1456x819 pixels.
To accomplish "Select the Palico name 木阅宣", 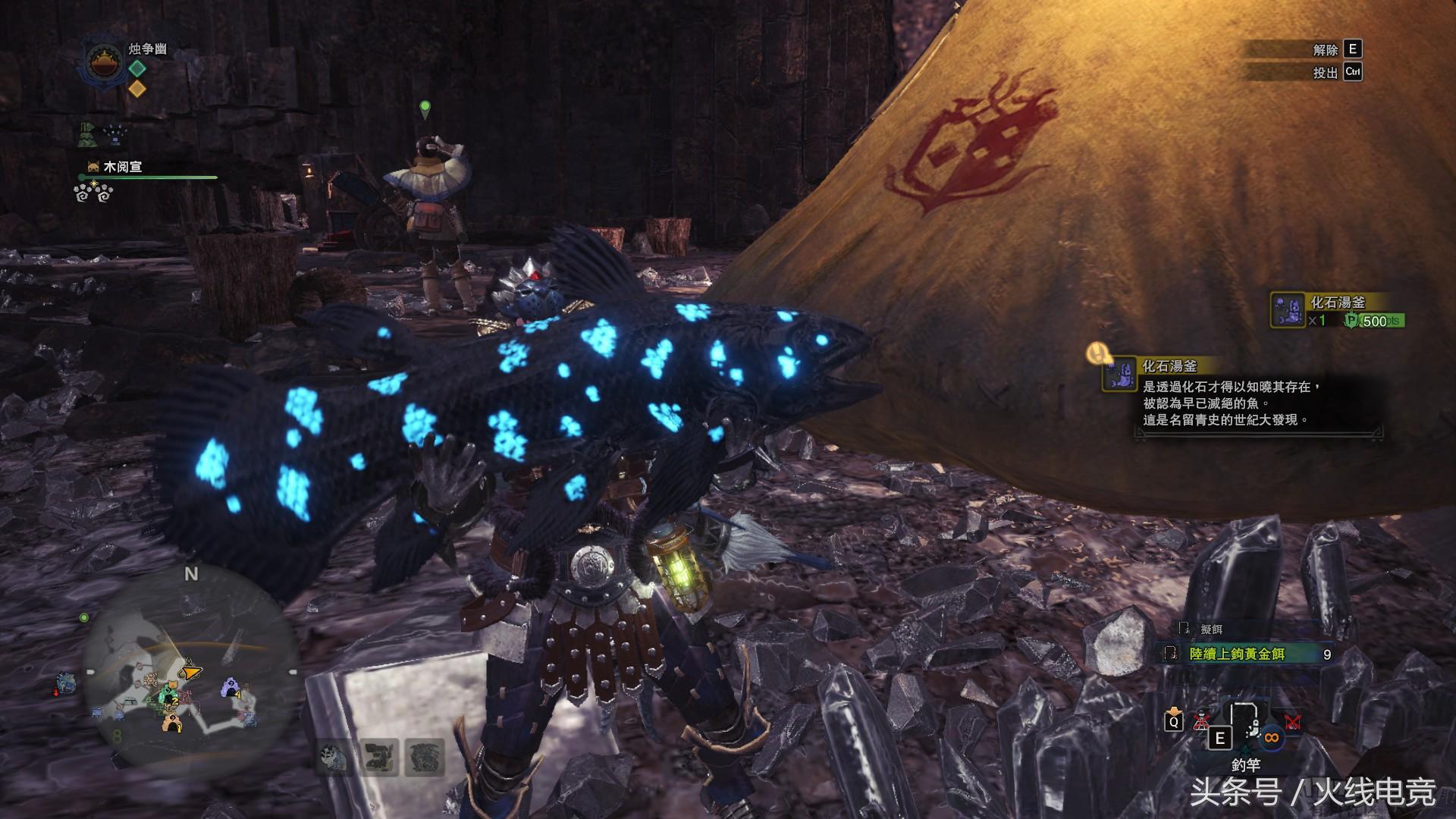I will click(122, 167).
